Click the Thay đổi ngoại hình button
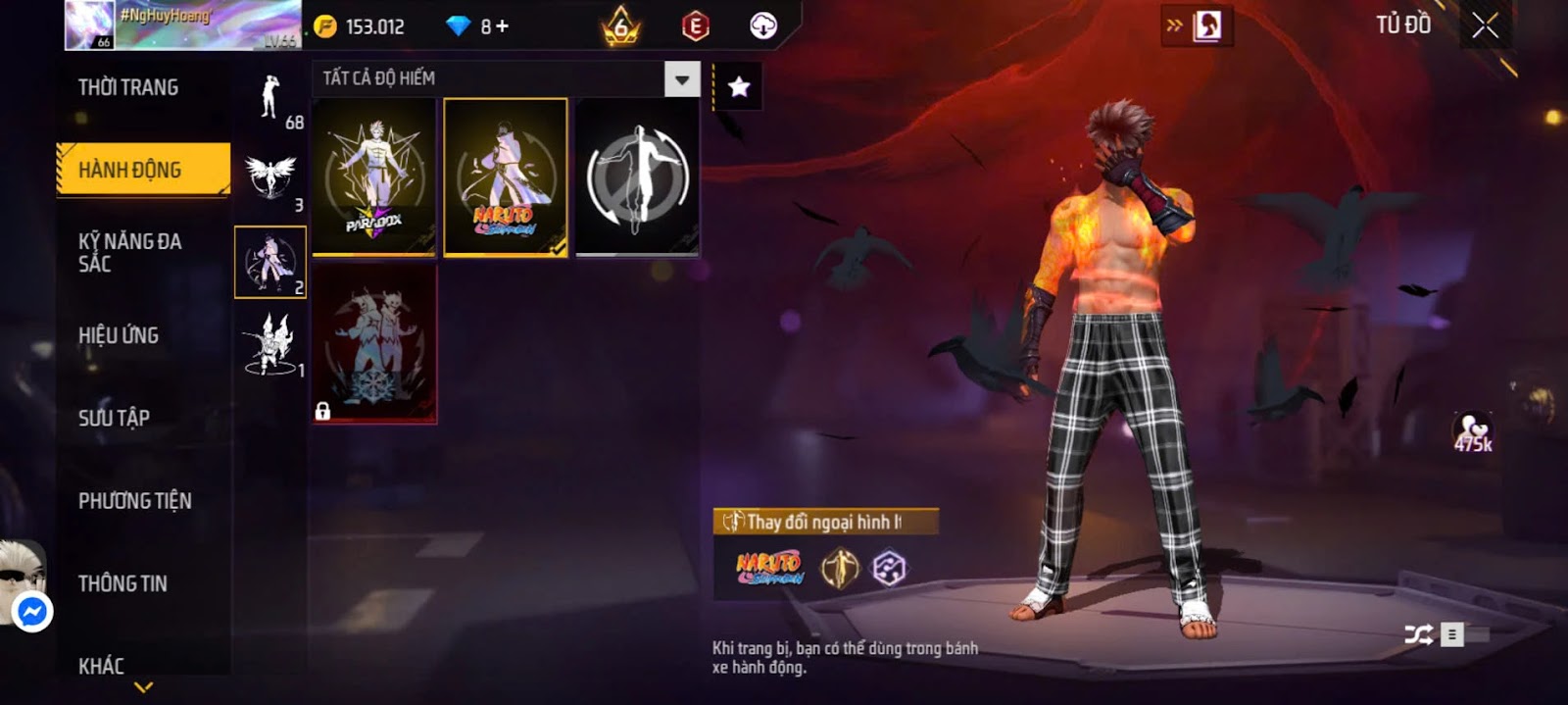The height and width of the screenshot is (705, 1568). (x=824, y=522)
